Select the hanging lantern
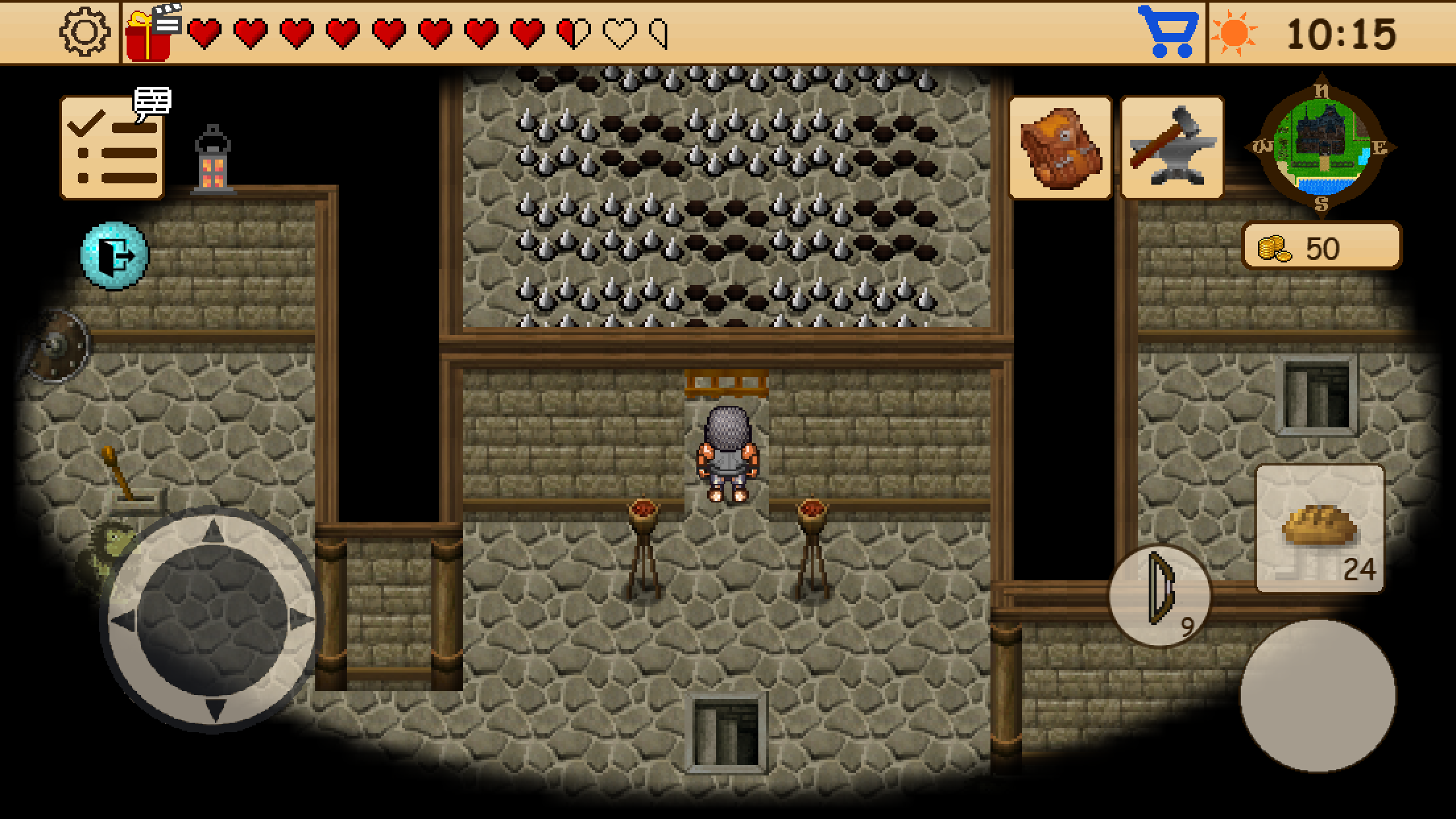Screen dimensions: 1456x819 point(212,158)
